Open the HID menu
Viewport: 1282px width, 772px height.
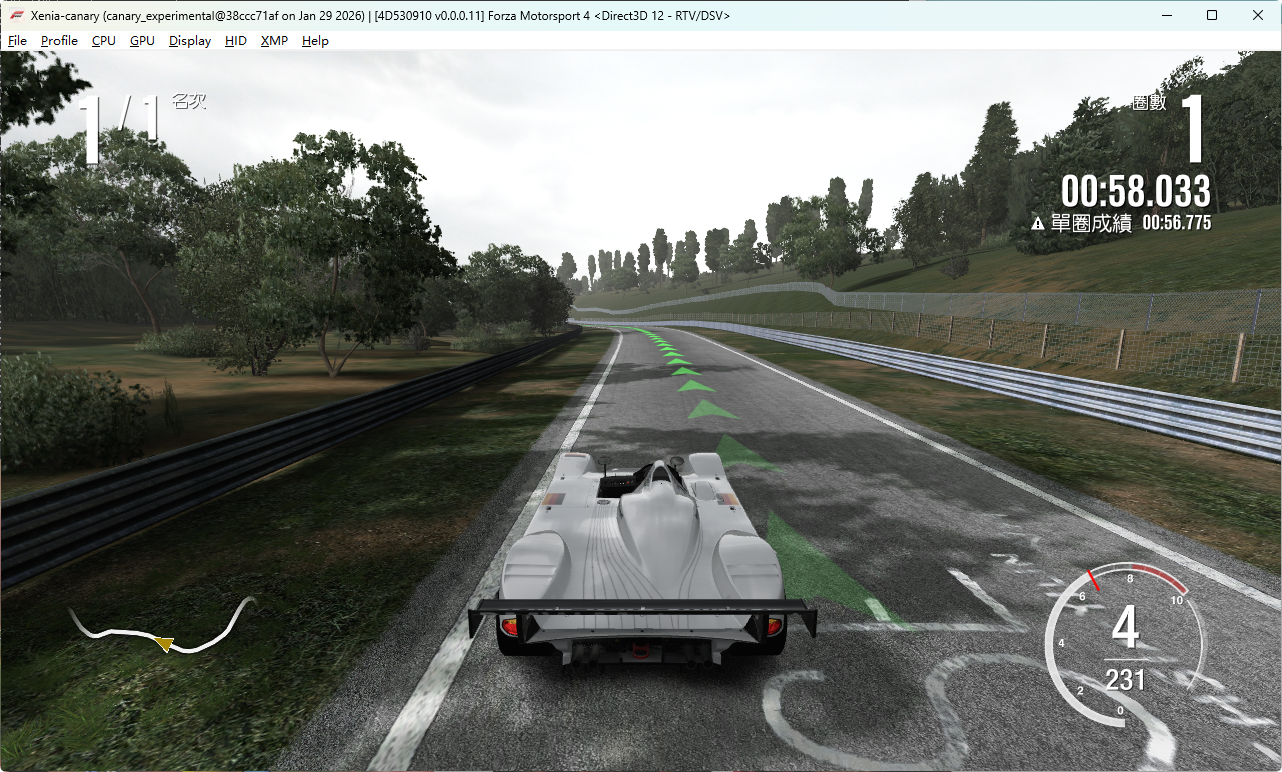point(236,41)
